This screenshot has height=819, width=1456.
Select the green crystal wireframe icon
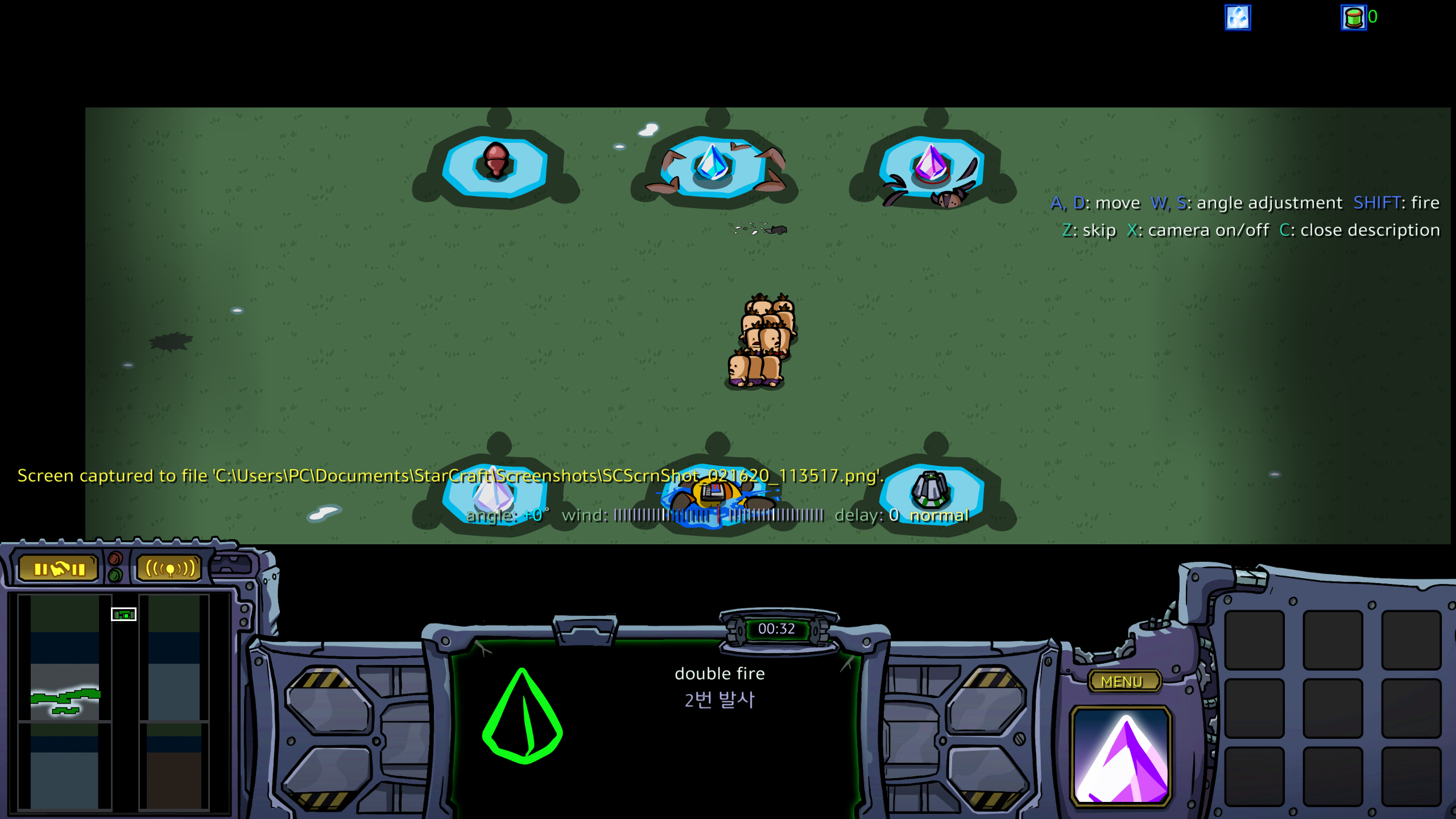tap(522, 717)
